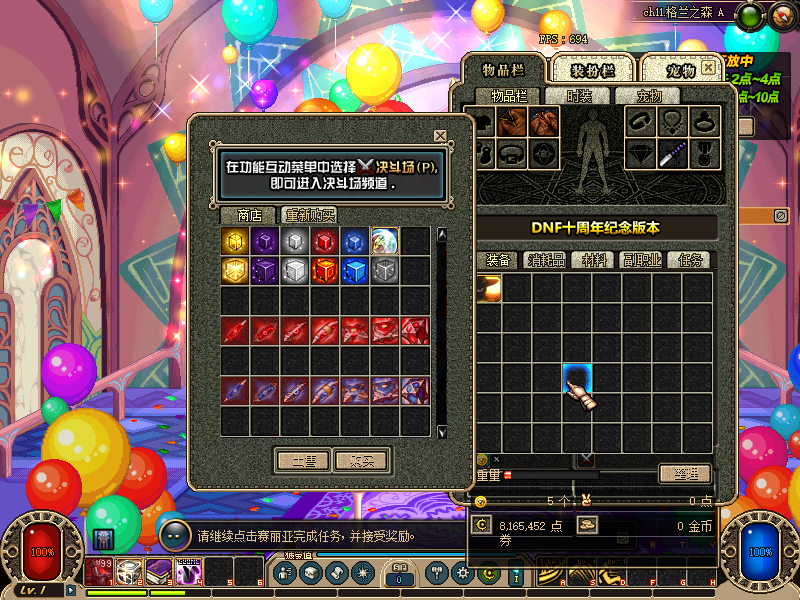Choose the large blue cube item

pyautogui.click(x=355, y=271)
